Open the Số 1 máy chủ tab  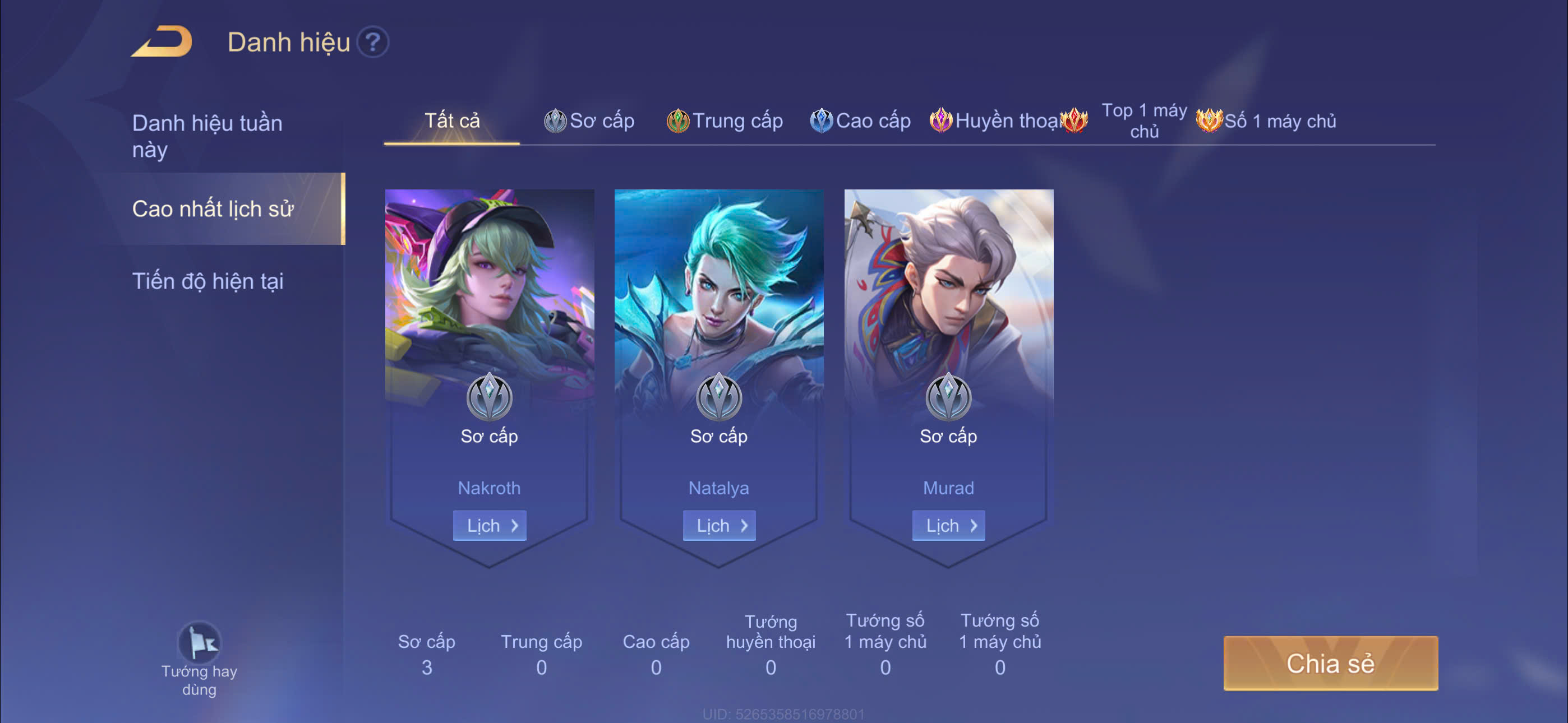pos(1267,121)
